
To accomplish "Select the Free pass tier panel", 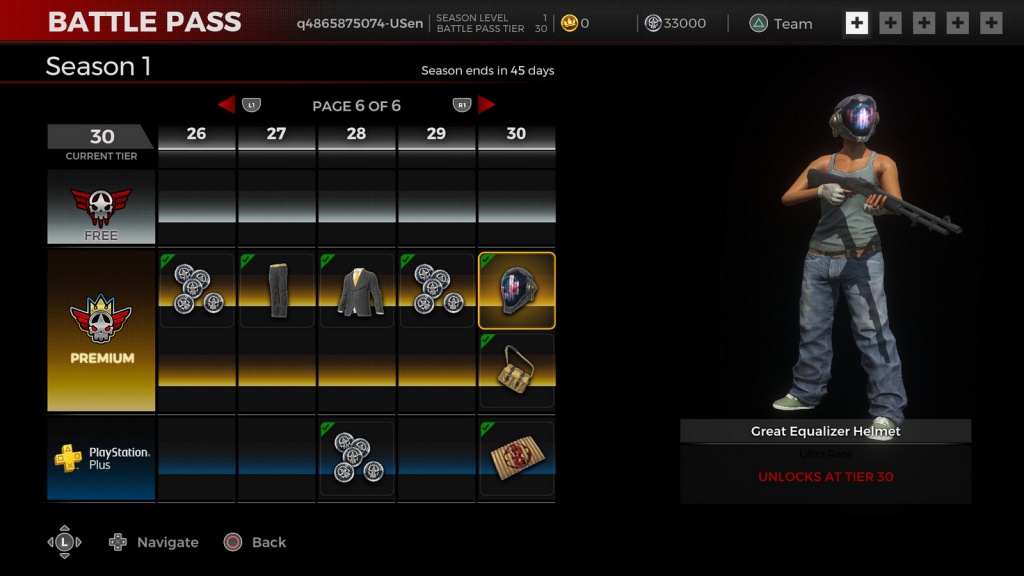I will [101, 208].
